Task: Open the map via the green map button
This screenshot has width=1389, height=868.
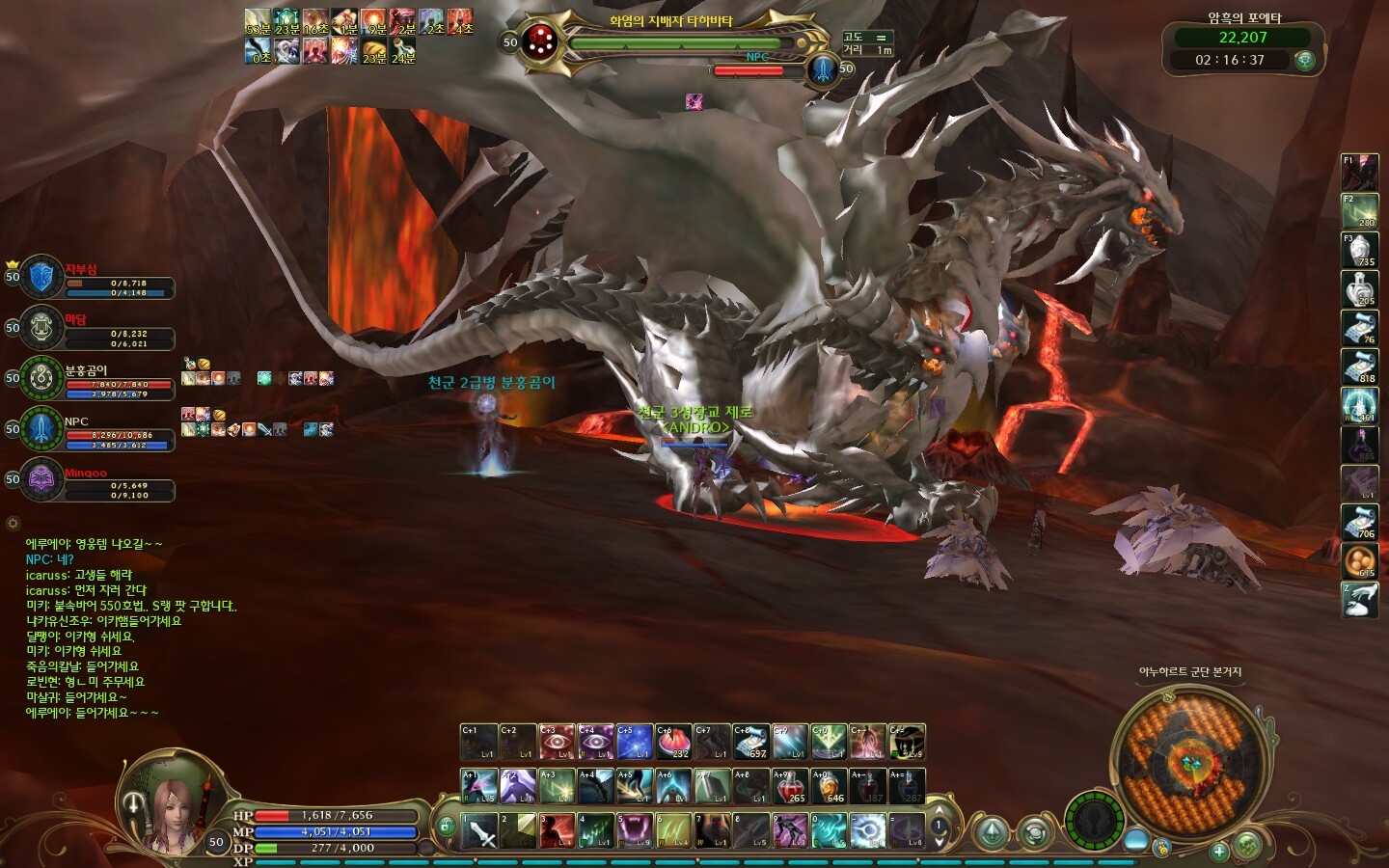Action: click(1247, 847)
